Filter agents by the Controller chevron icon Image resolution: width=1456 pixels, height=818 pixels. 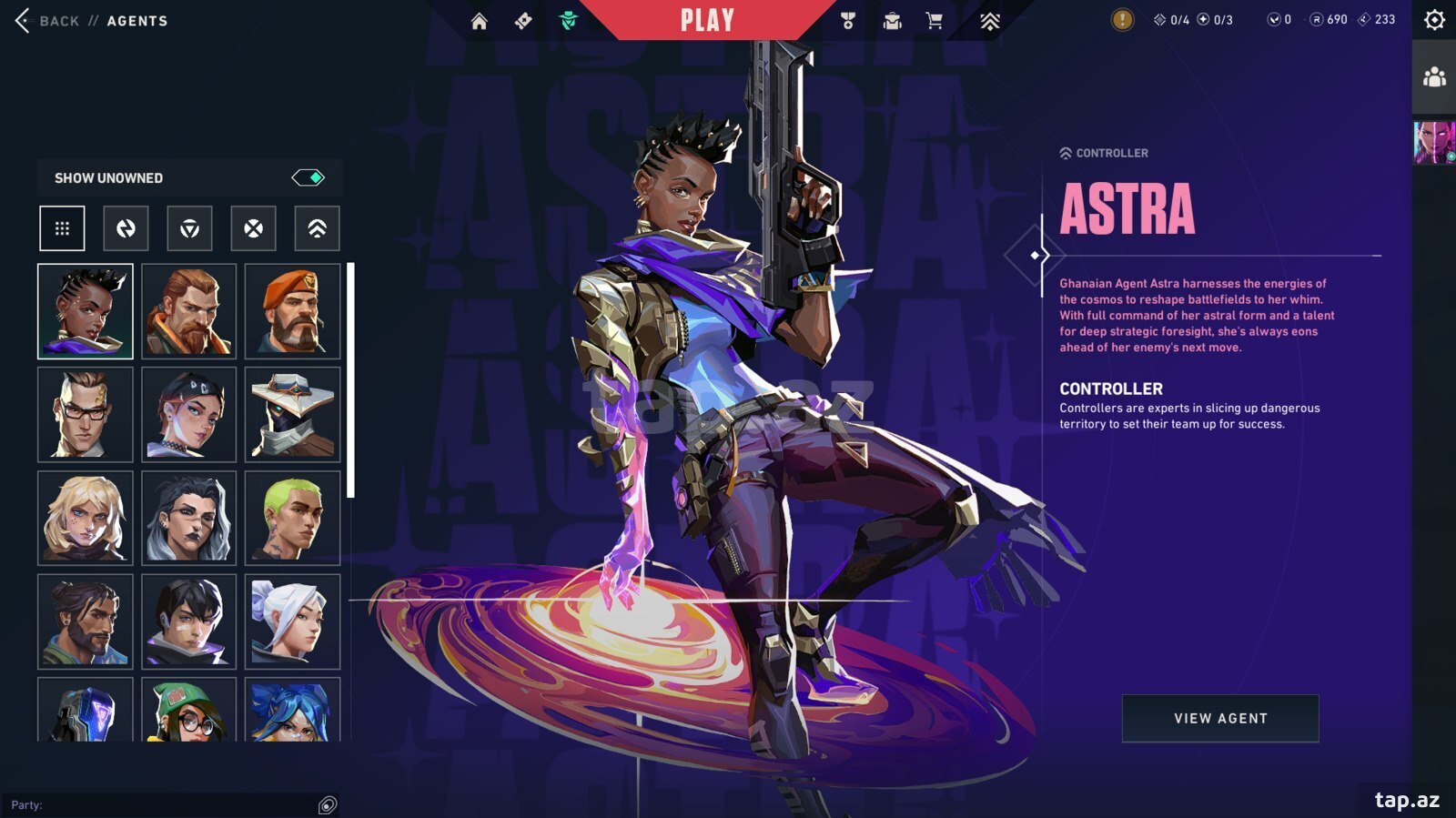tap(317, 228)
